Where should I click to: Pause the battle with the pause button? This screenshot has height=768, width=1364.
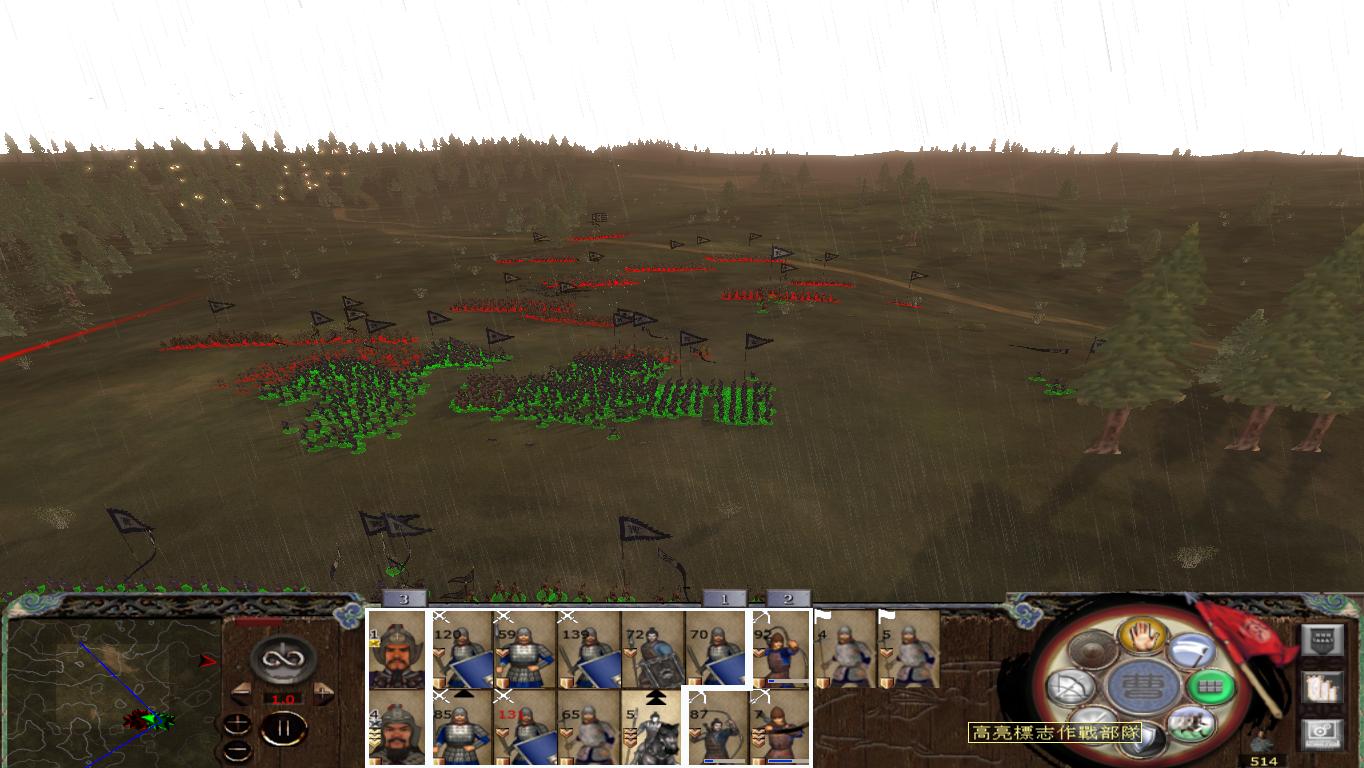pyautogui.click(x=285, y=728)
